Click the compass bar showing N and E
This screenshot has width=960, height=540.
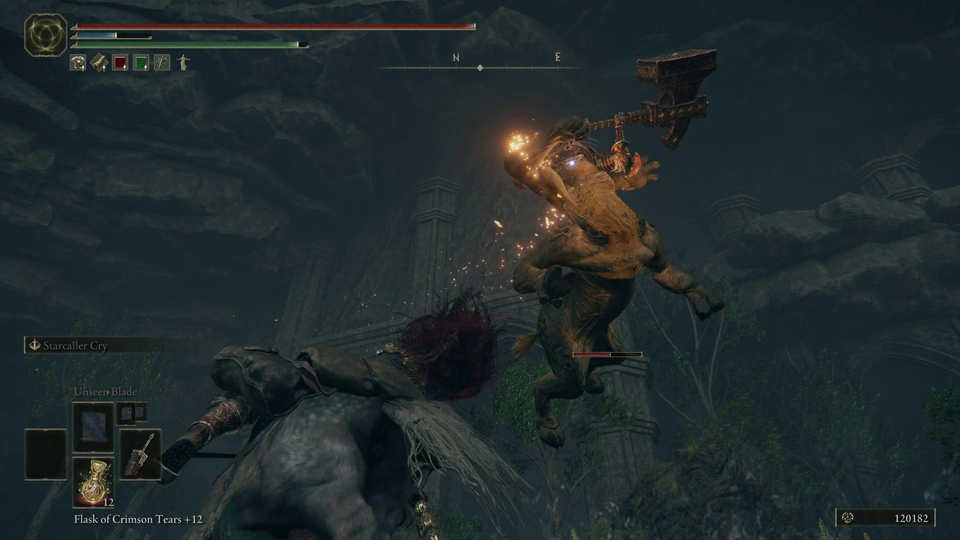(480, 67)
